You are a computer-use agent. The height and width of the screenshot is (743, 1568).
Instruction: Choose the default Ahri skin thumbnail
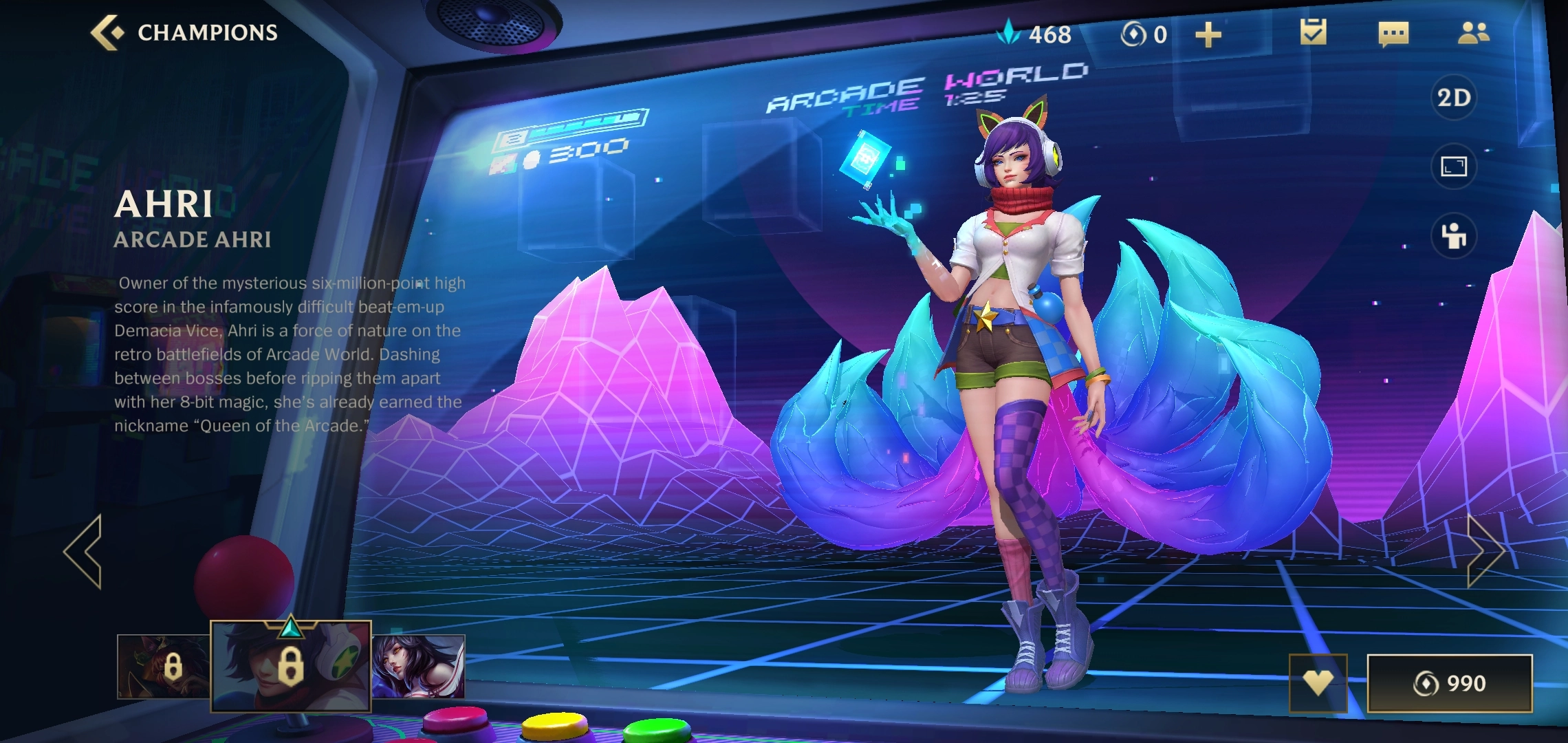[419, 667]
